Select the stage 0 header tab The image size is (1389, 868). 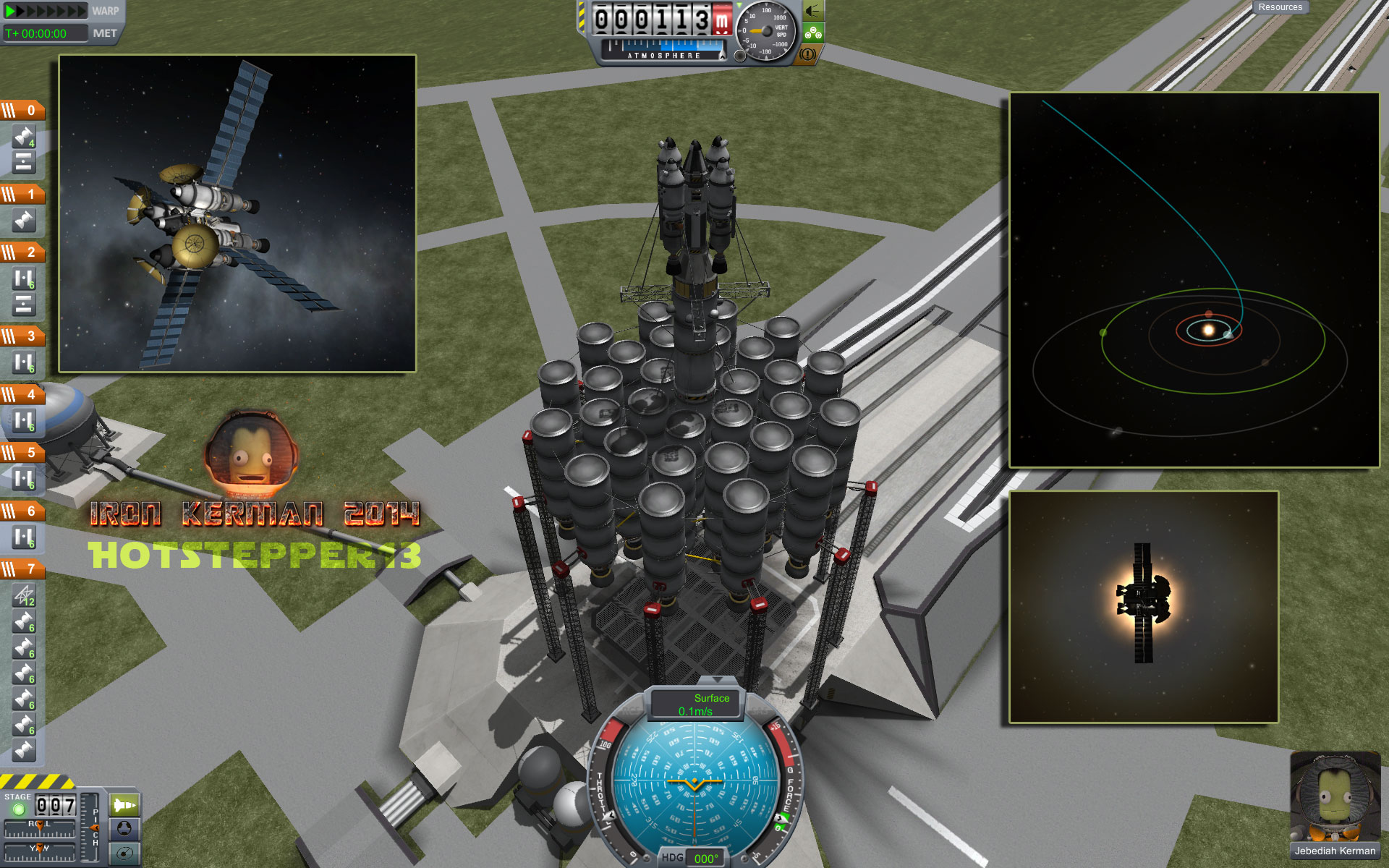(x=23, y=111)
